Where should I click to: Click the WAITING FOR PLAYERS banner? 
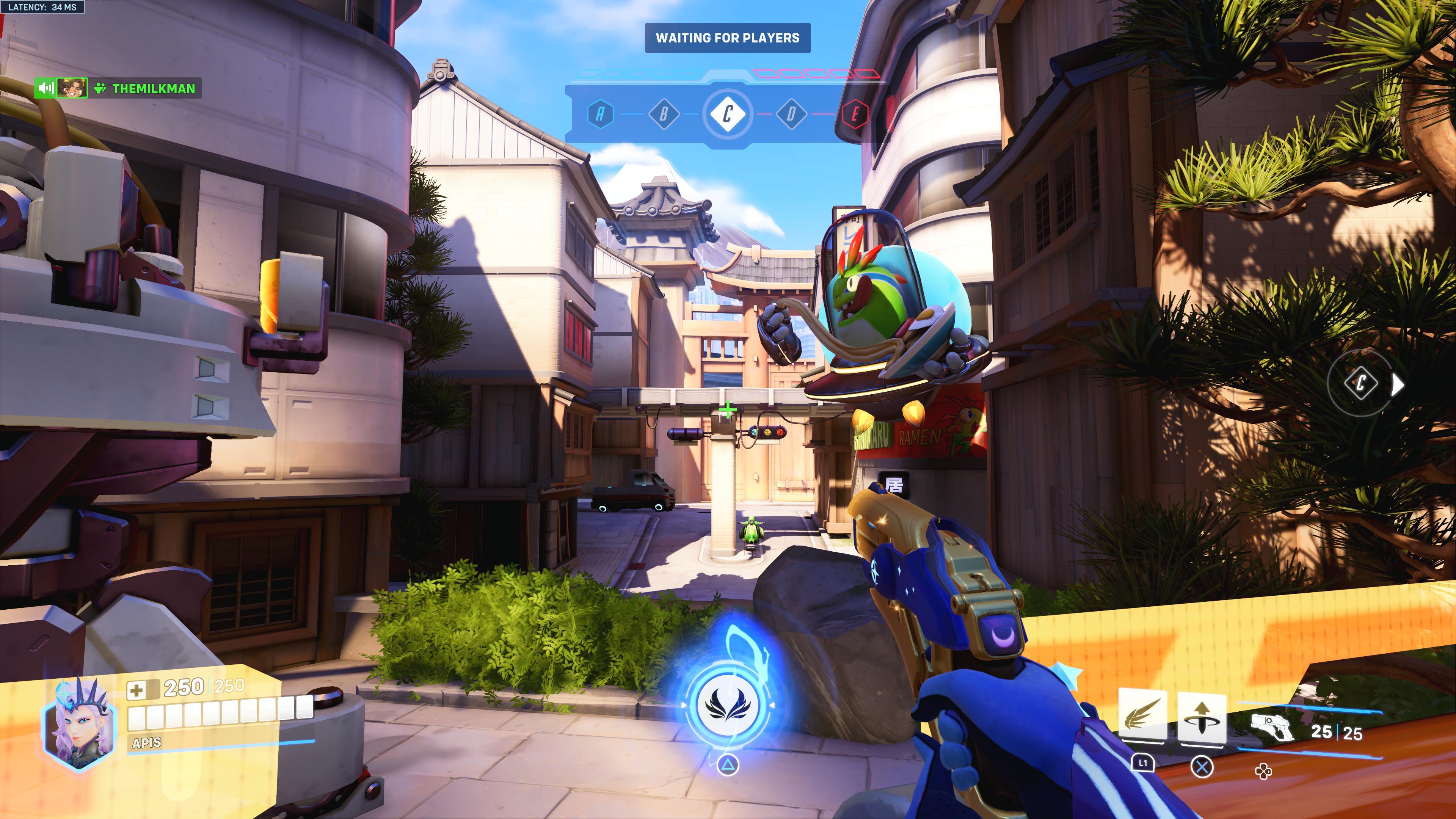728,38
